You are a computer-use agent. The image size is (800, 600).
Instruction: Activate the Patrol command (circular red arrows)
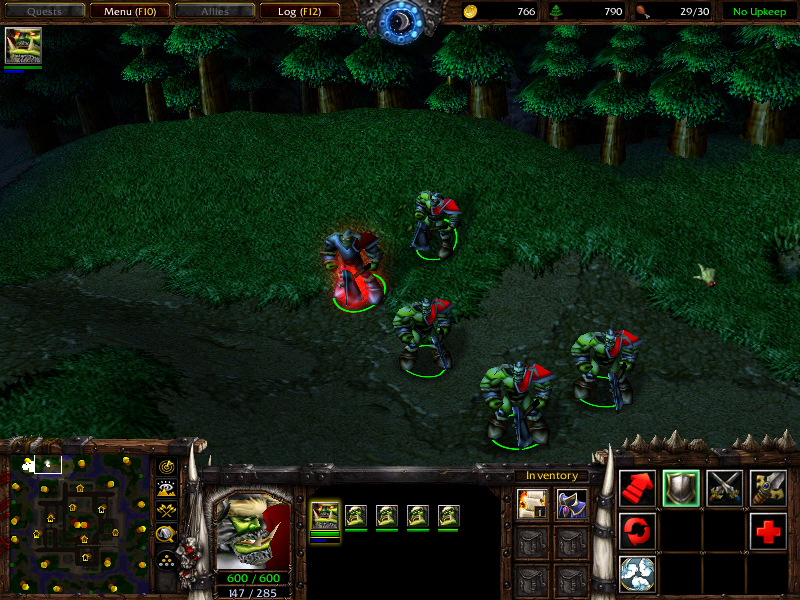[638, 531]
